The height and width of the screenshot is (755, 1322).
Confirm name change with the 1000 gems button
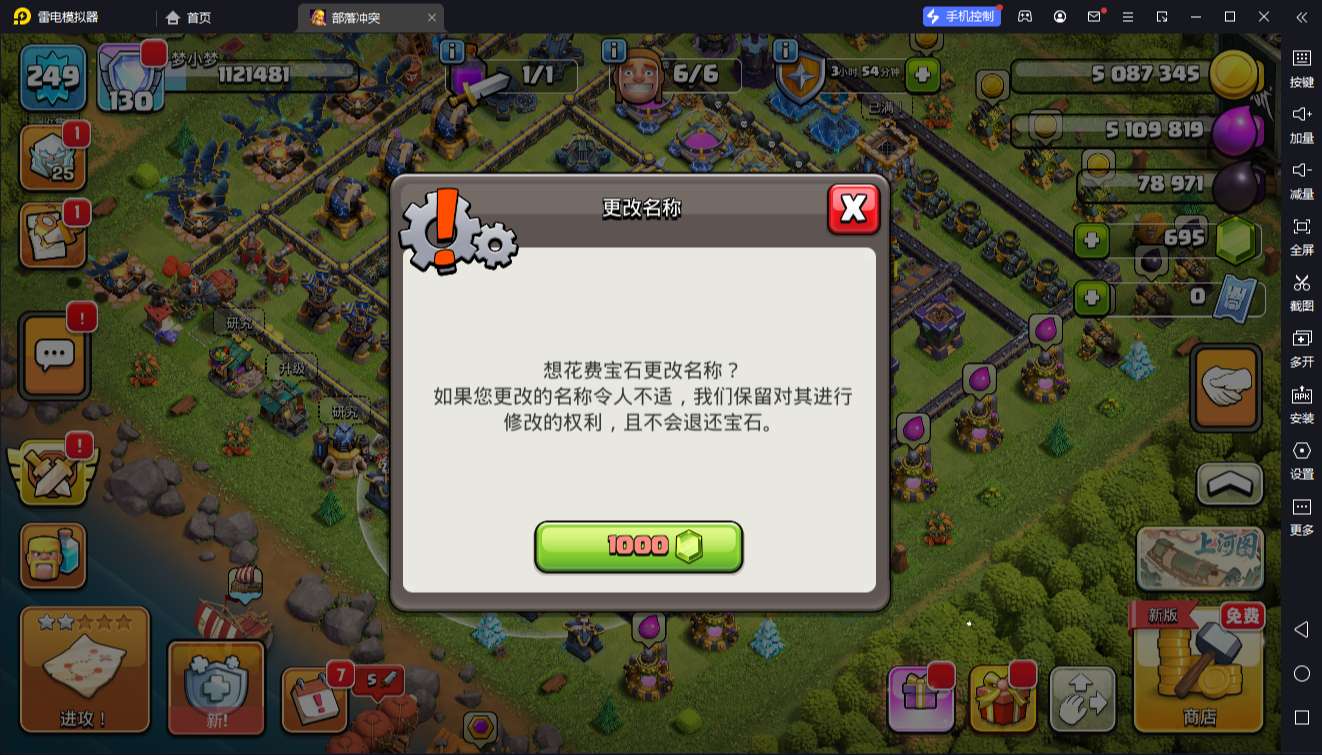[x=639, y=546]
